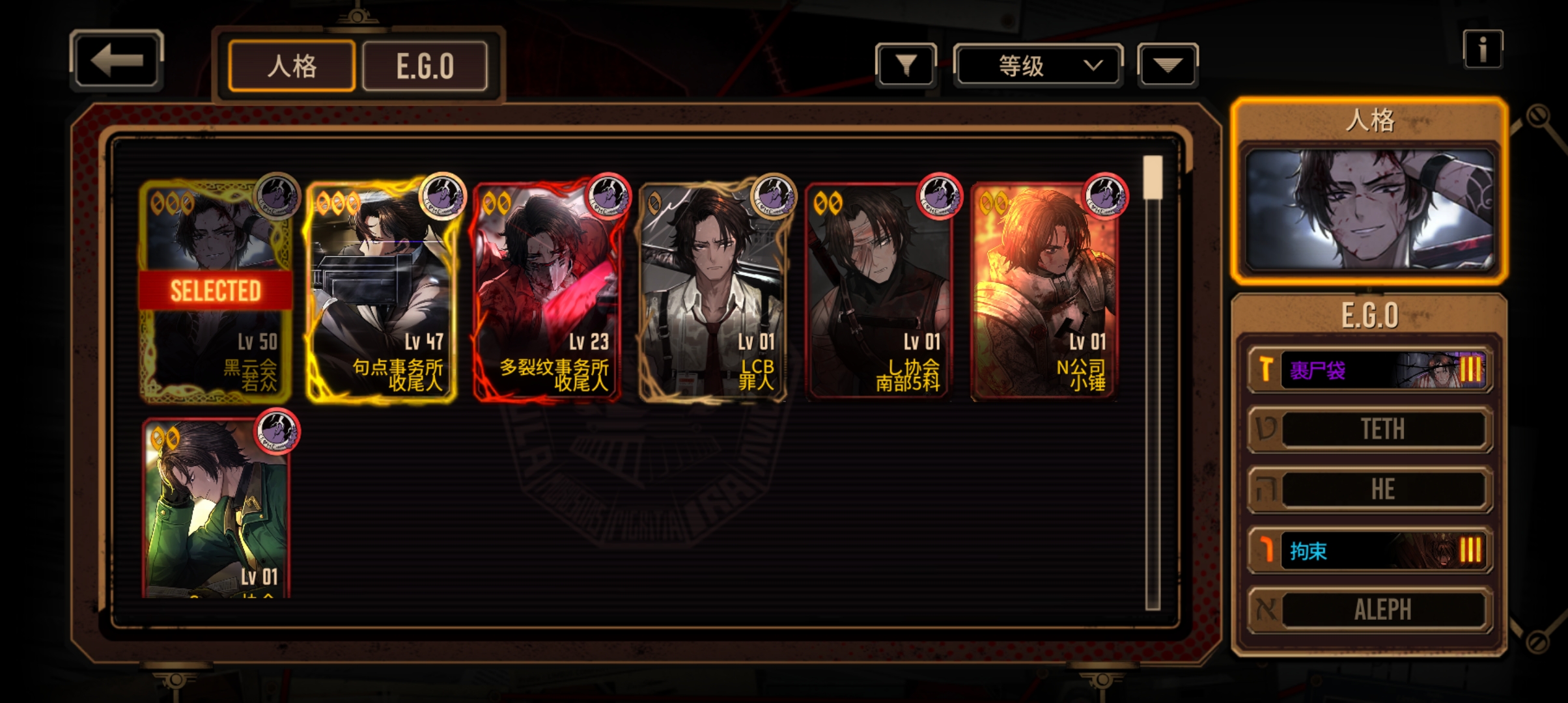
Task: Open the 拘束 E.G.O slot
Action: 1369,551
